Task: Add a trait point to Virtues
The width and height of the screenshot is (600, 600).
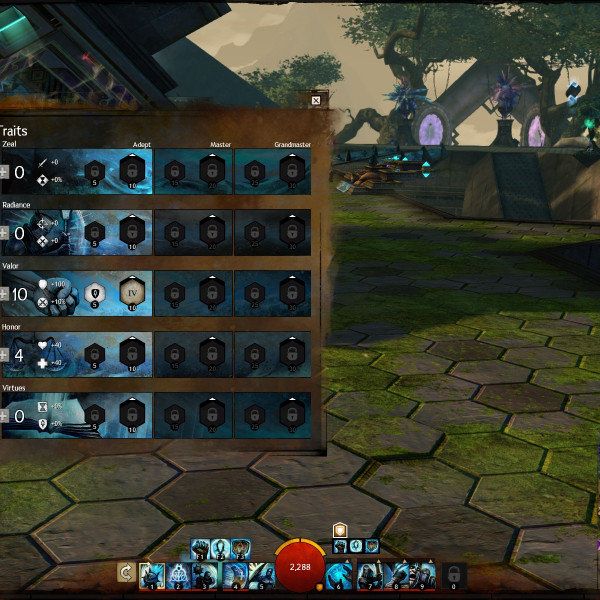Action: pyautogui.click(x=4, y=416)
